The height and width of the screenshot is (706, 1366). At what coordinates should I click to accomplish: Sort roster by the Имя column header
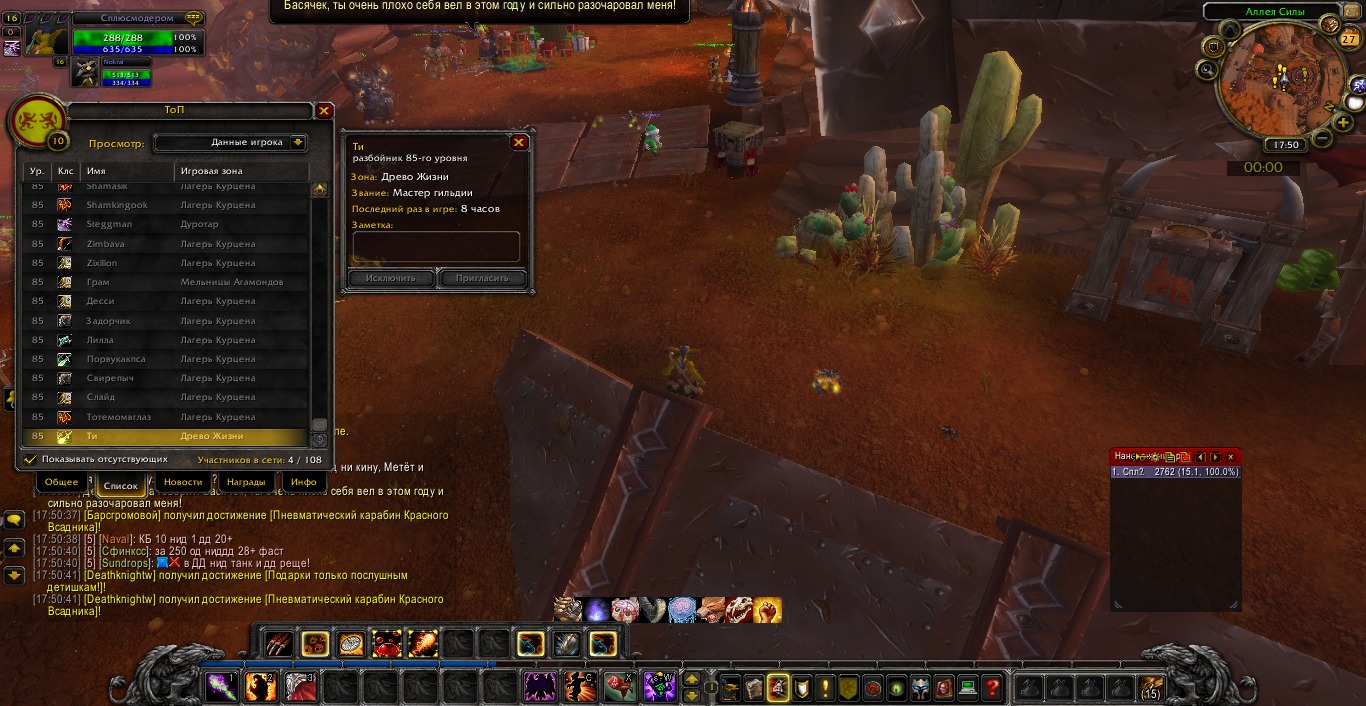(126, 171)
